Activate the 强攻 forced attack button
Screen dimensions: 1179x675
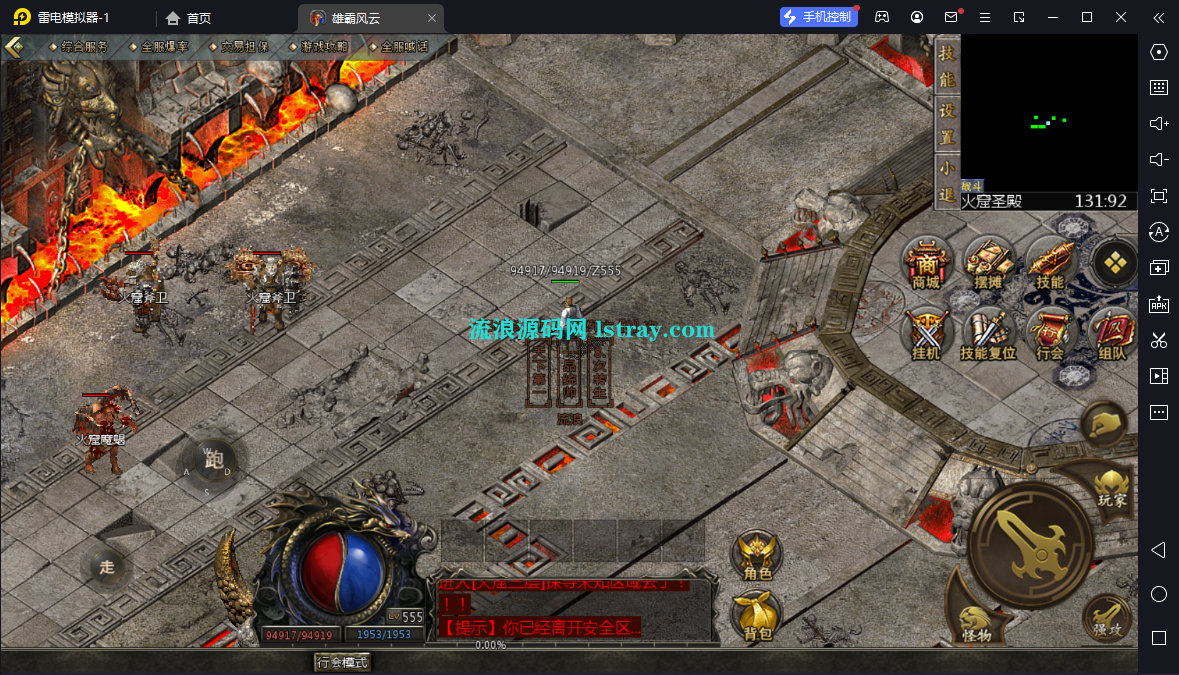(x=1107, y=617)
